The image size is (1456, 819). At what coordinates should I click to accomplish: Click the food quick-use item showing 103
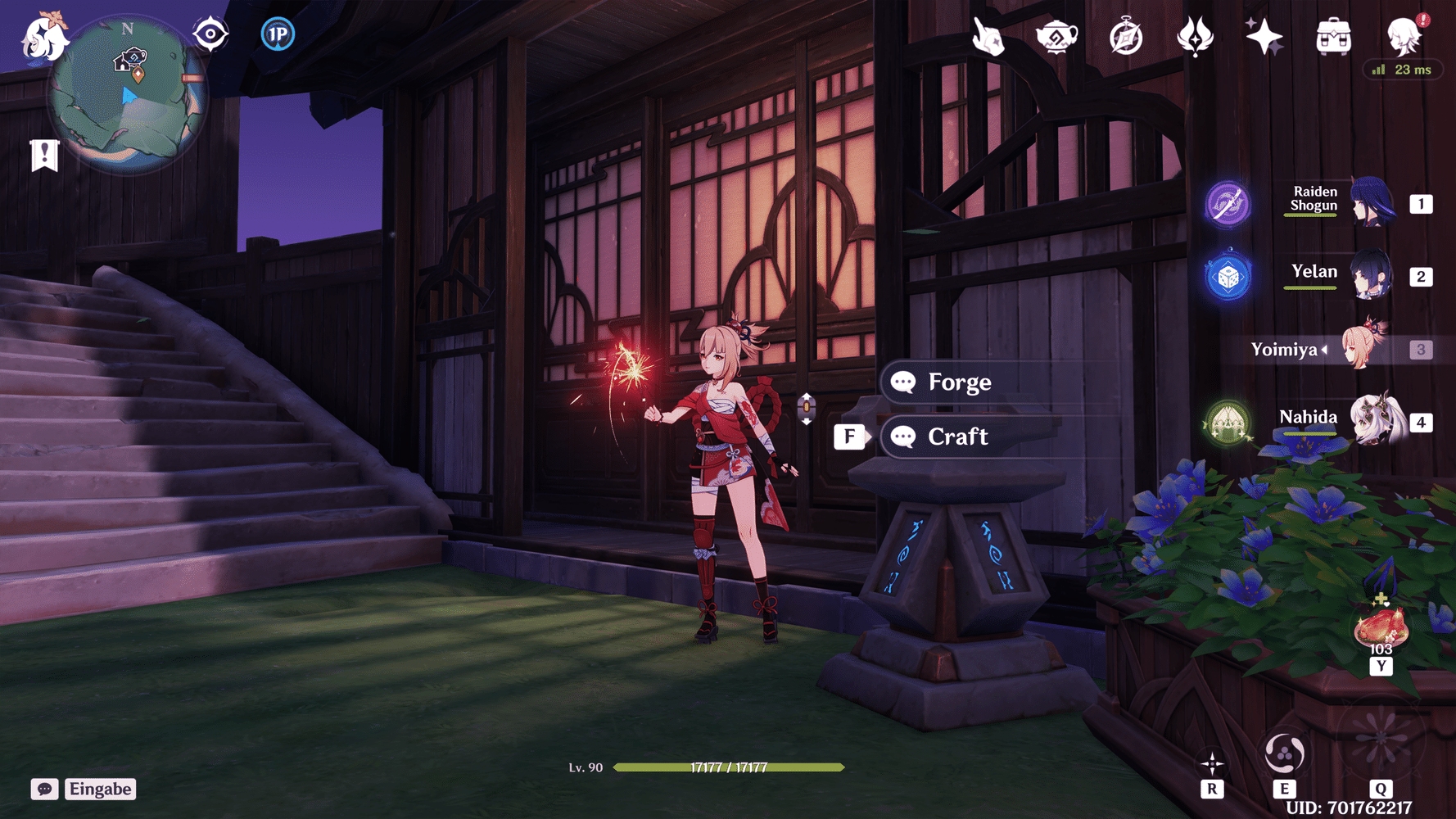pos(1381,627)
